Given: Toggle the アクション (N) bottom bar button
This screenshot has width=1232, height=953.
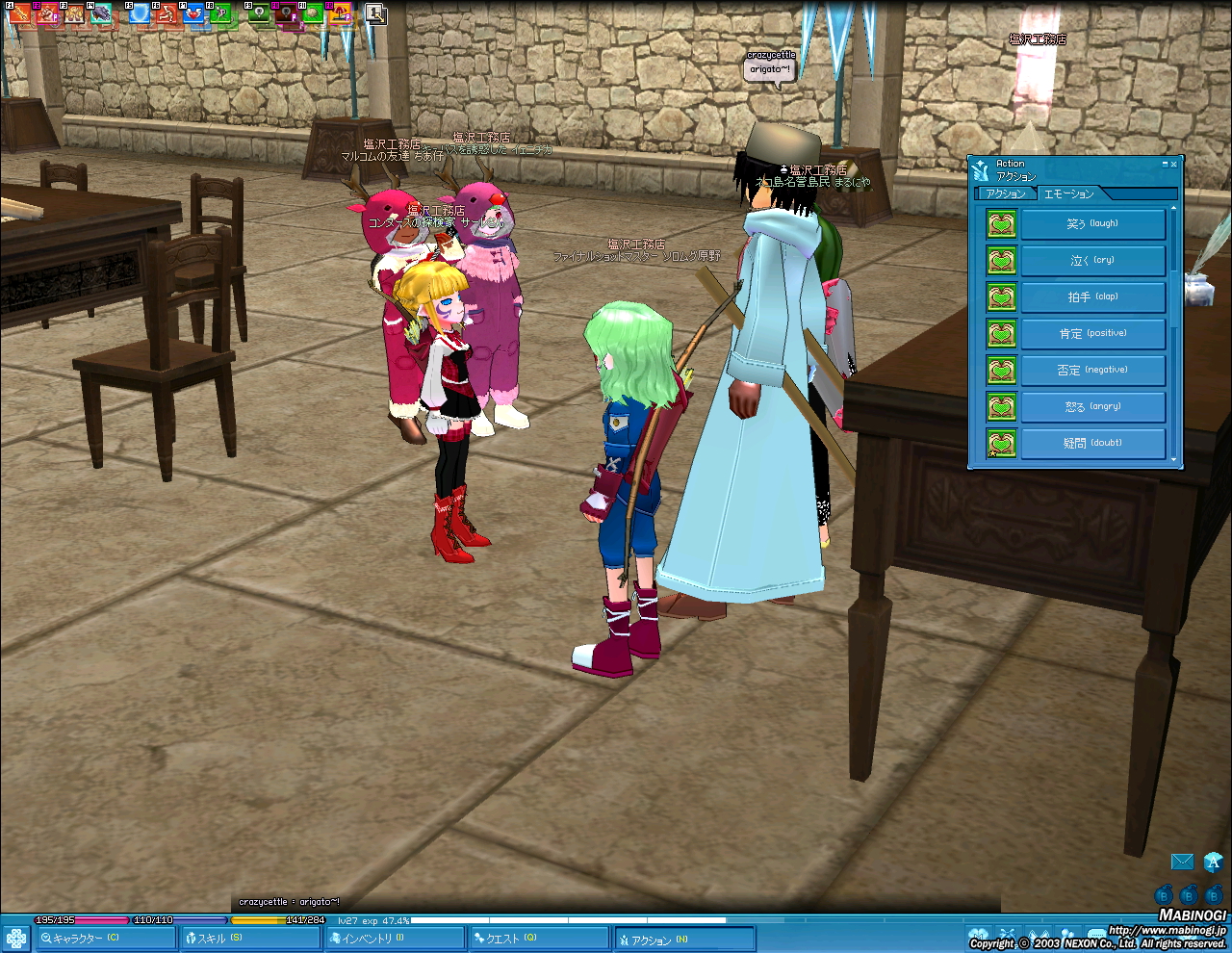Looking at the screenshot, I should (683, 939).
